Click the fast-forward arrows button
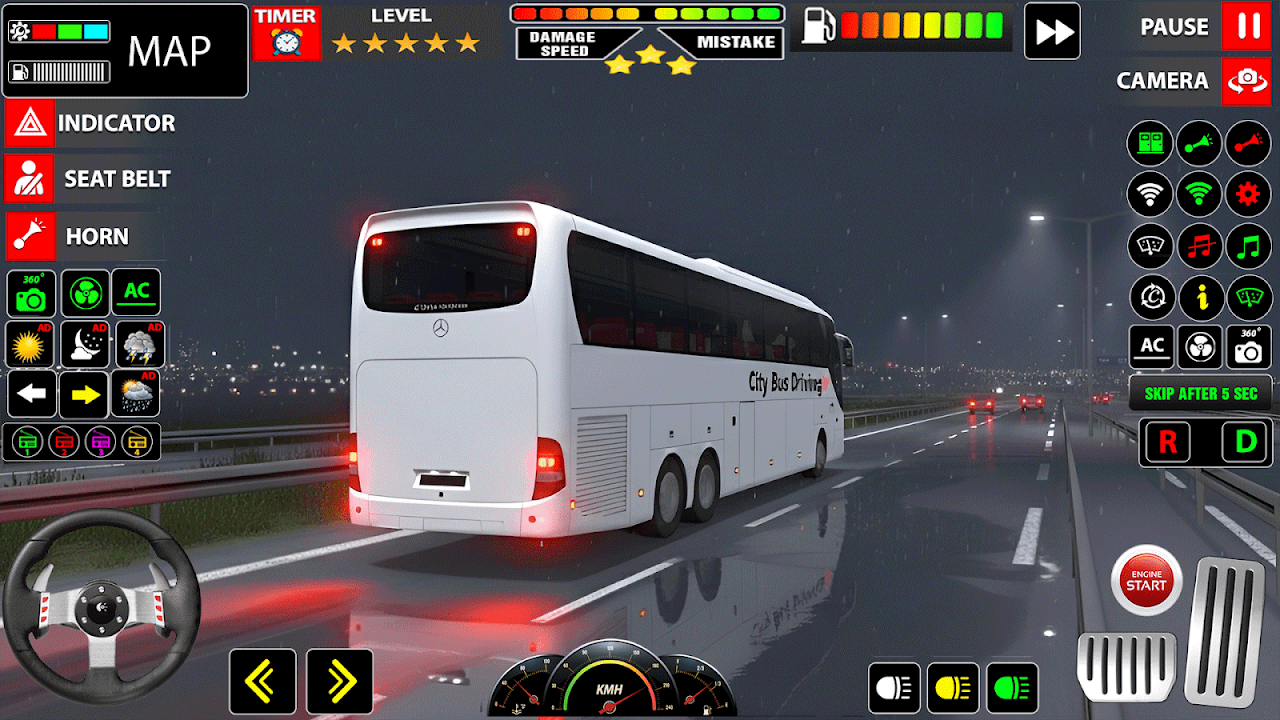Viewport: 1280px width, 720px height. coord(1052,31)
